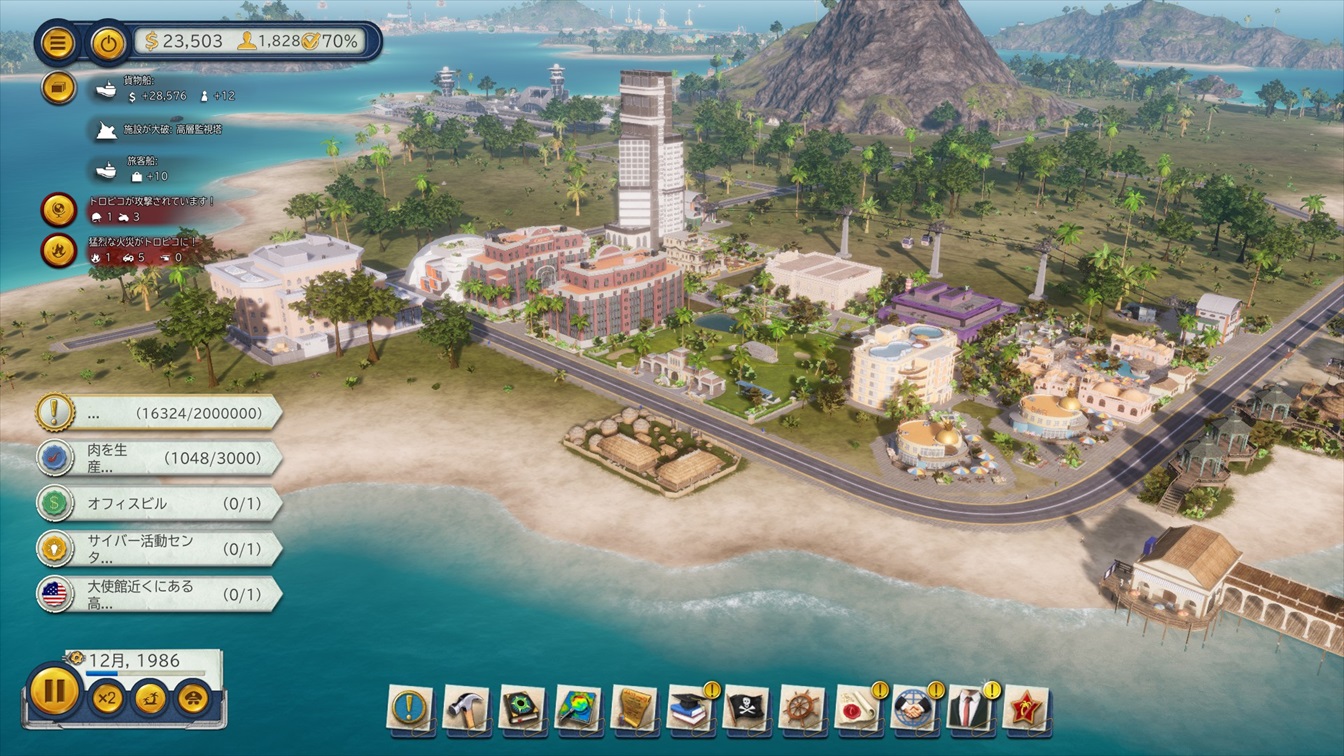Select the Tropico under attack alert icon

pyautogui.click(x=58, y=209)
